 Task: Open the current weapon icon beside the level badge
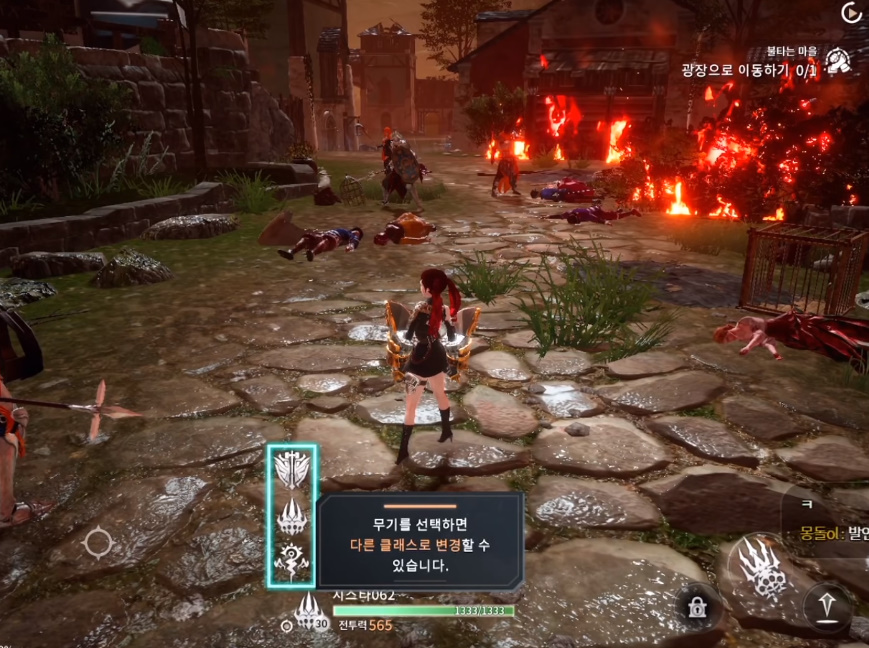(x=309, y=610)
